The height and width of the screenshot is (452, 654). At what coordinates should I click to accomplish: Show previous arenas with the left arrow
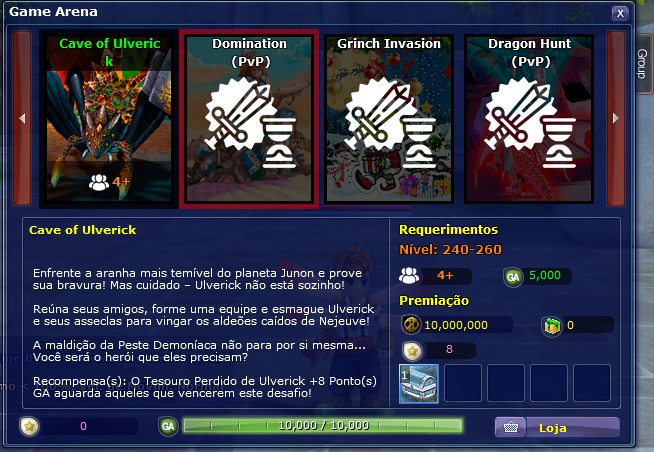click(x=23, y=118)
